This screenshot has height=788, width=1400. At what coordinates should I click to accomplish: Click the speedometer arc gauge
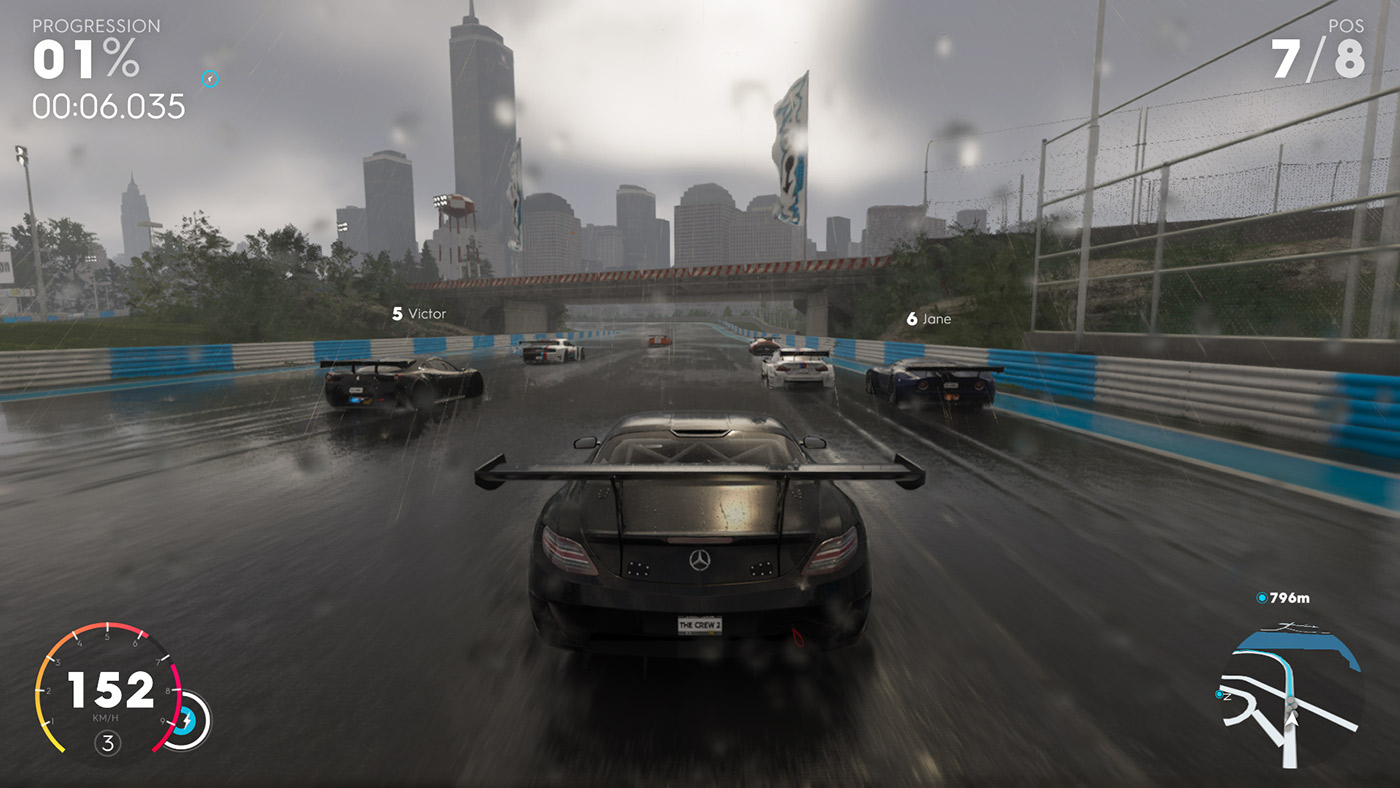41,691
